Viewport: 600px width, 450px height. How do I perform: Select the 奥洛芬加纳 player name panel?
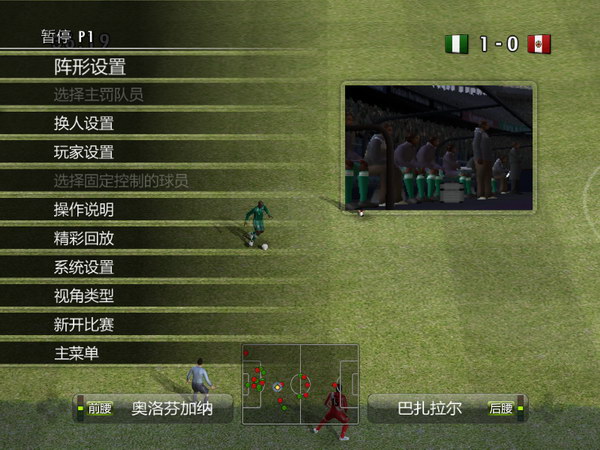(153, 408)
